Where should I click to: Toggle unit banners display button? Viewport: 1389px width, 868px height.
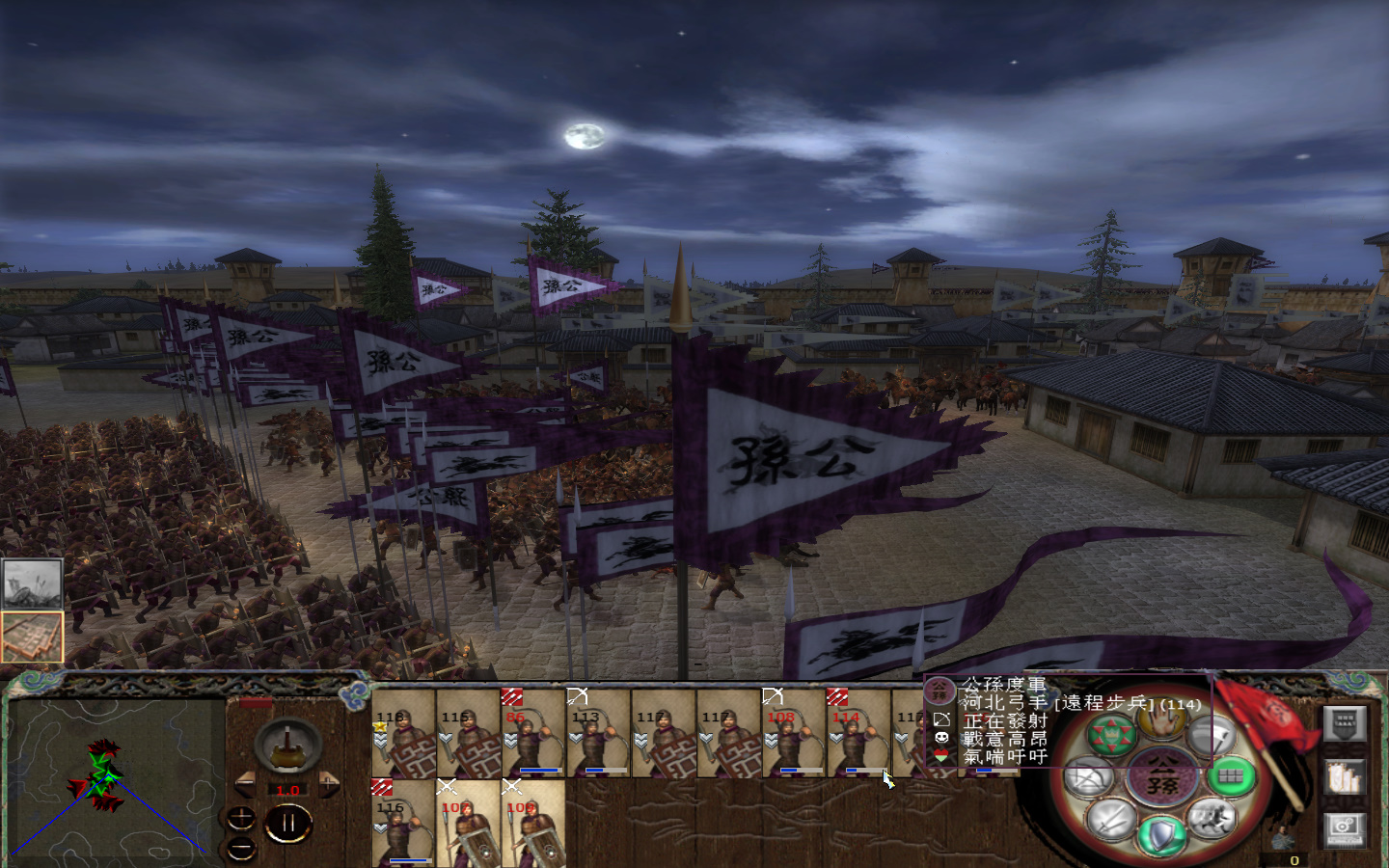coord(1345,777)
